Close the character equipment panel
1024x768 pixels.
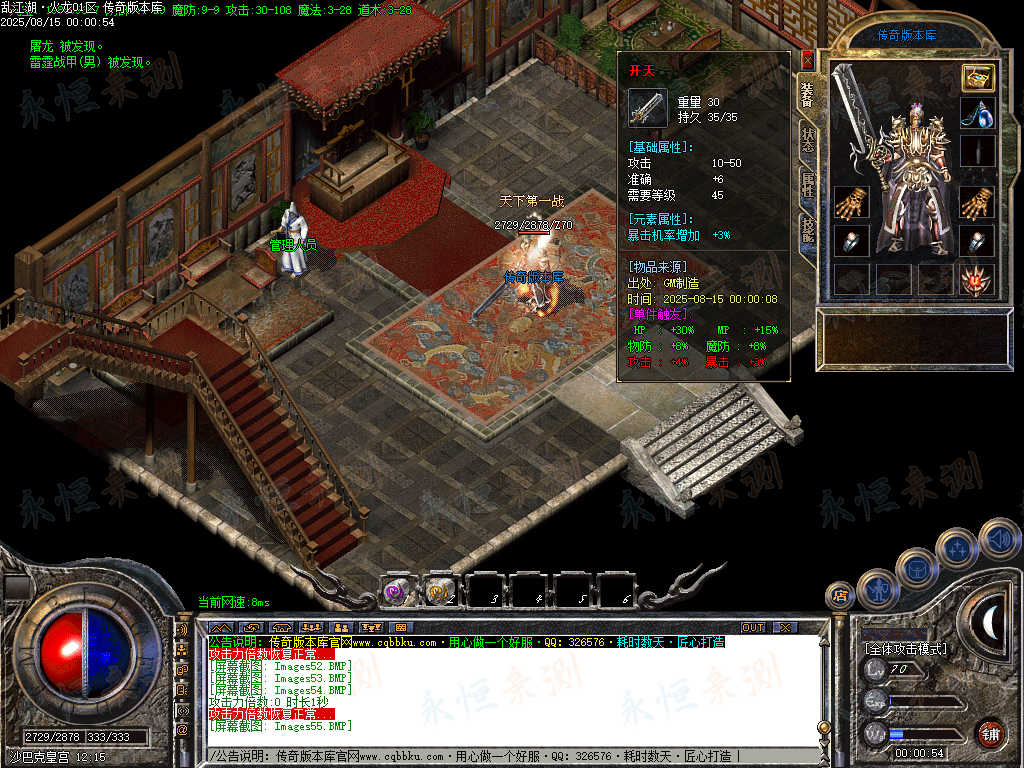click(807, 60)
